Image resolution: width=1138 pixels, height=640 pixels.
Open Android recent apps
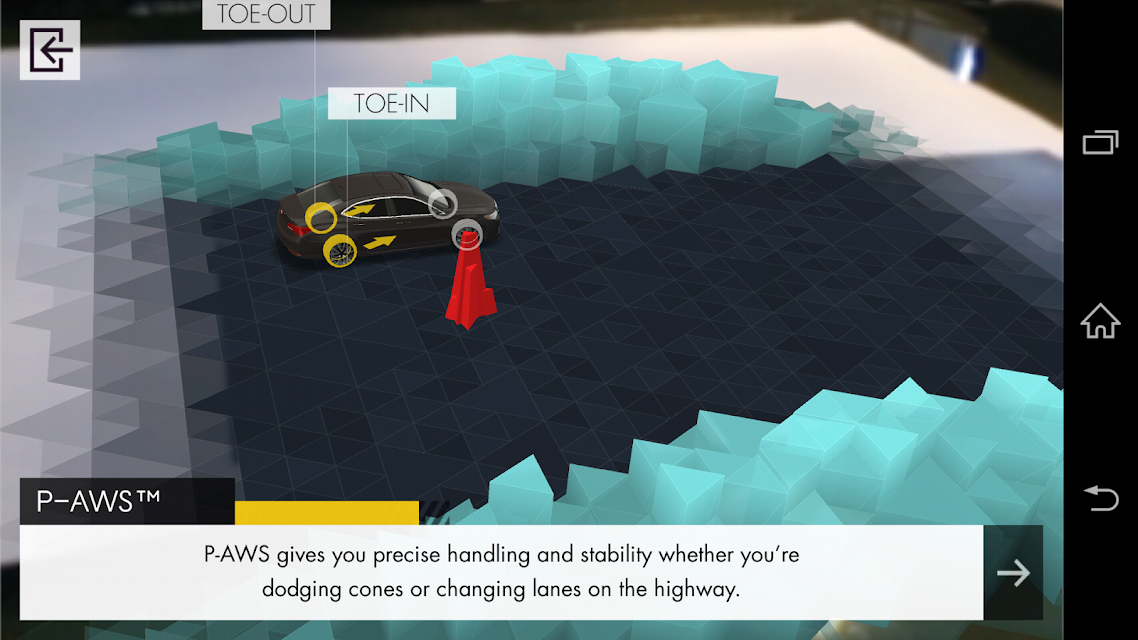[x=1100, y=143]
